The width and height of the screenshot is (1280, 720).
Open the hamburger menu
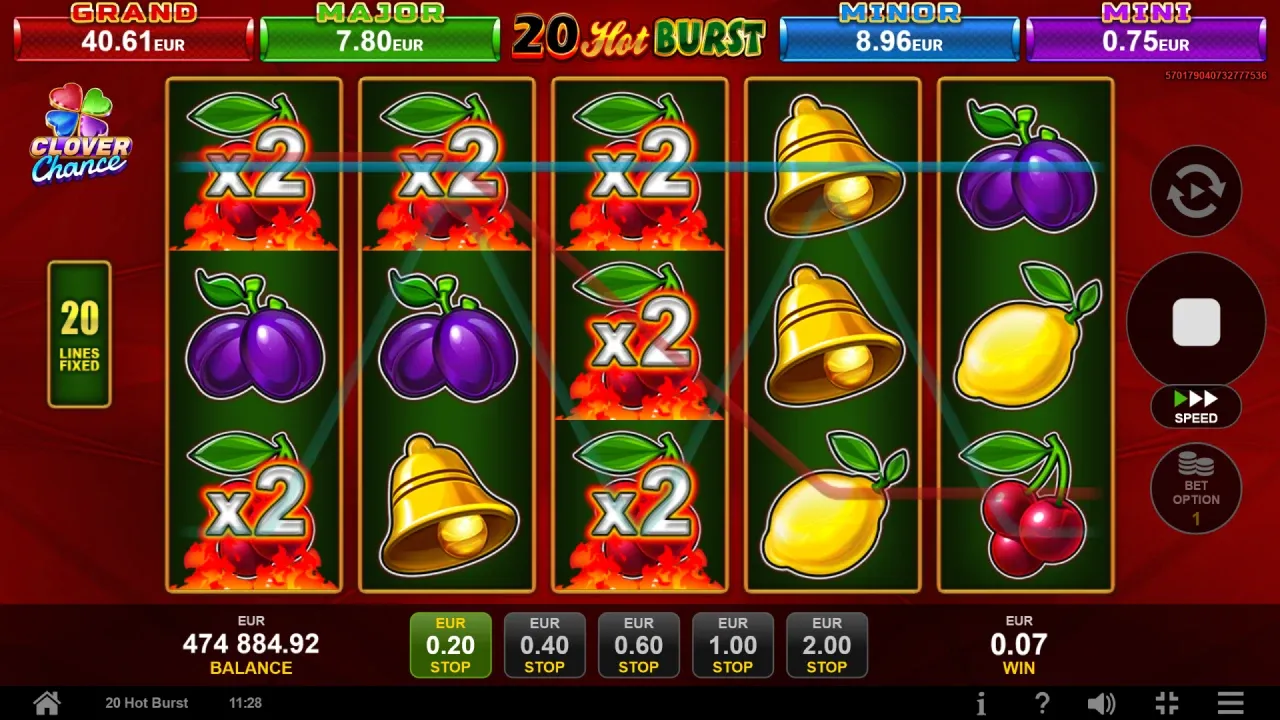click(1231, 703)
